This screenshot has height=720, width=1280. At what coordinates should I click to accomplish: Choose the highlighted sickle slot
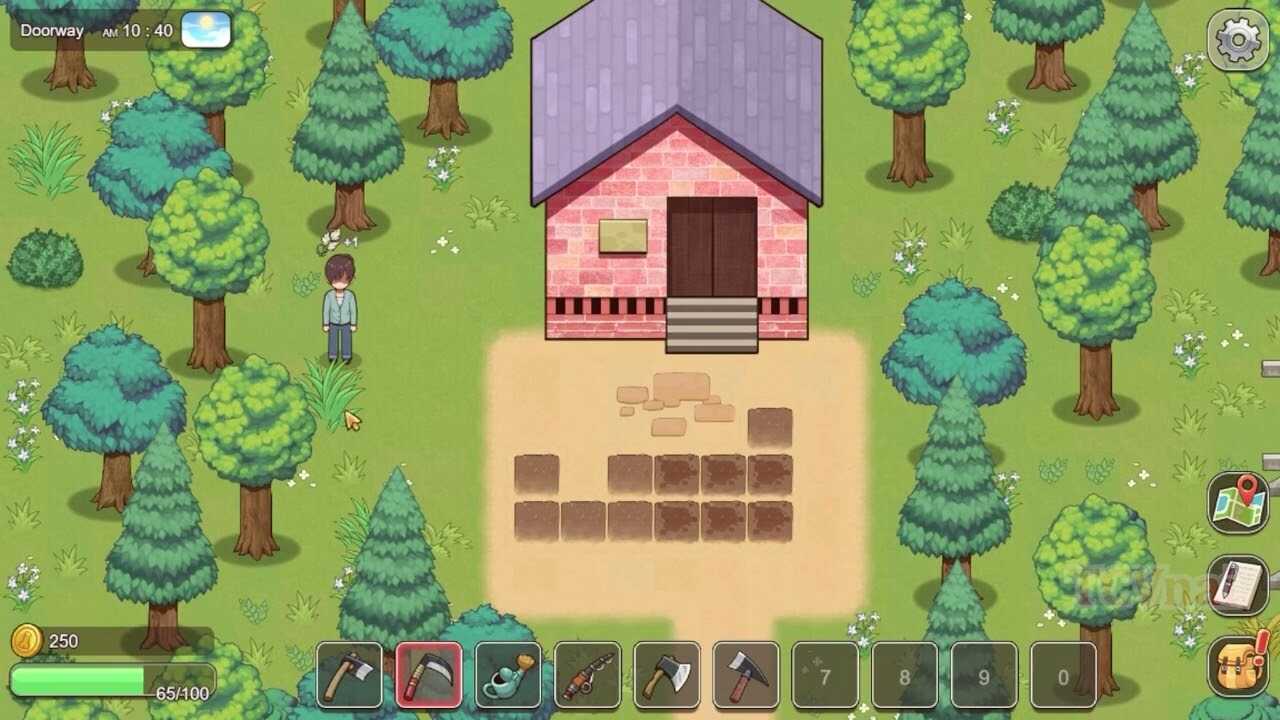pos(429,676)
